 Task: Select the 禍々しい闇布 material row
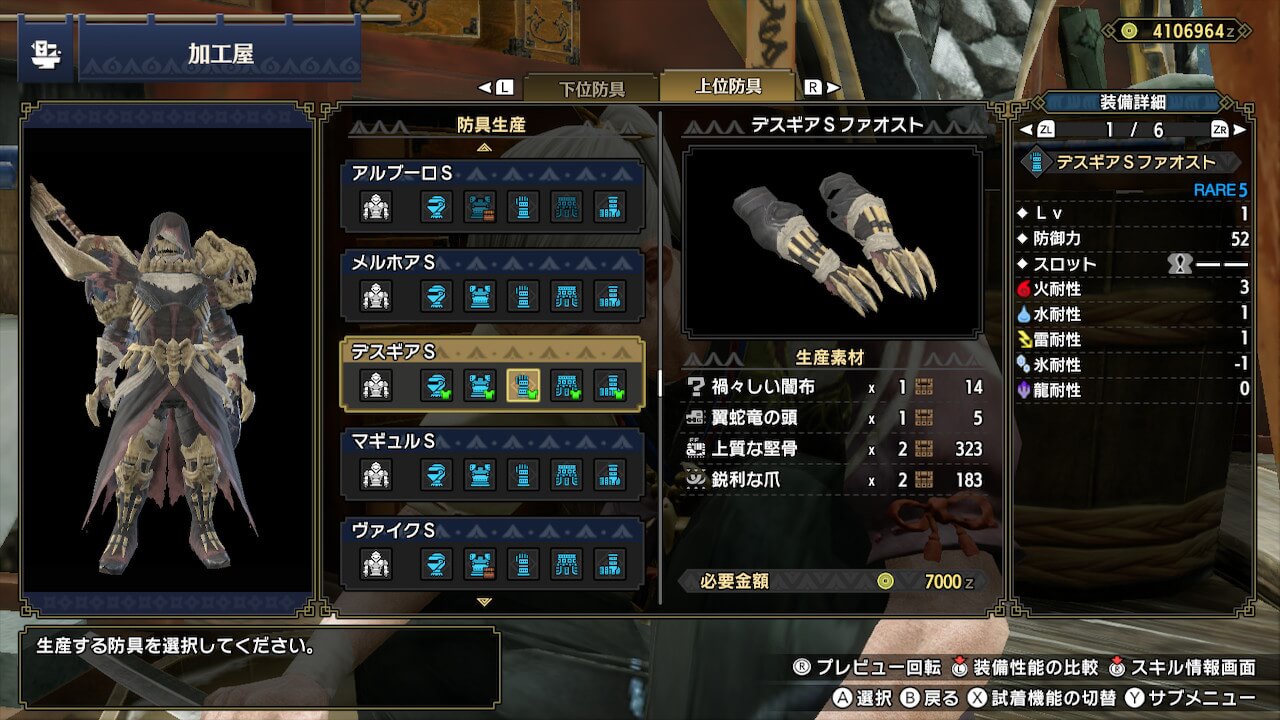835,387
